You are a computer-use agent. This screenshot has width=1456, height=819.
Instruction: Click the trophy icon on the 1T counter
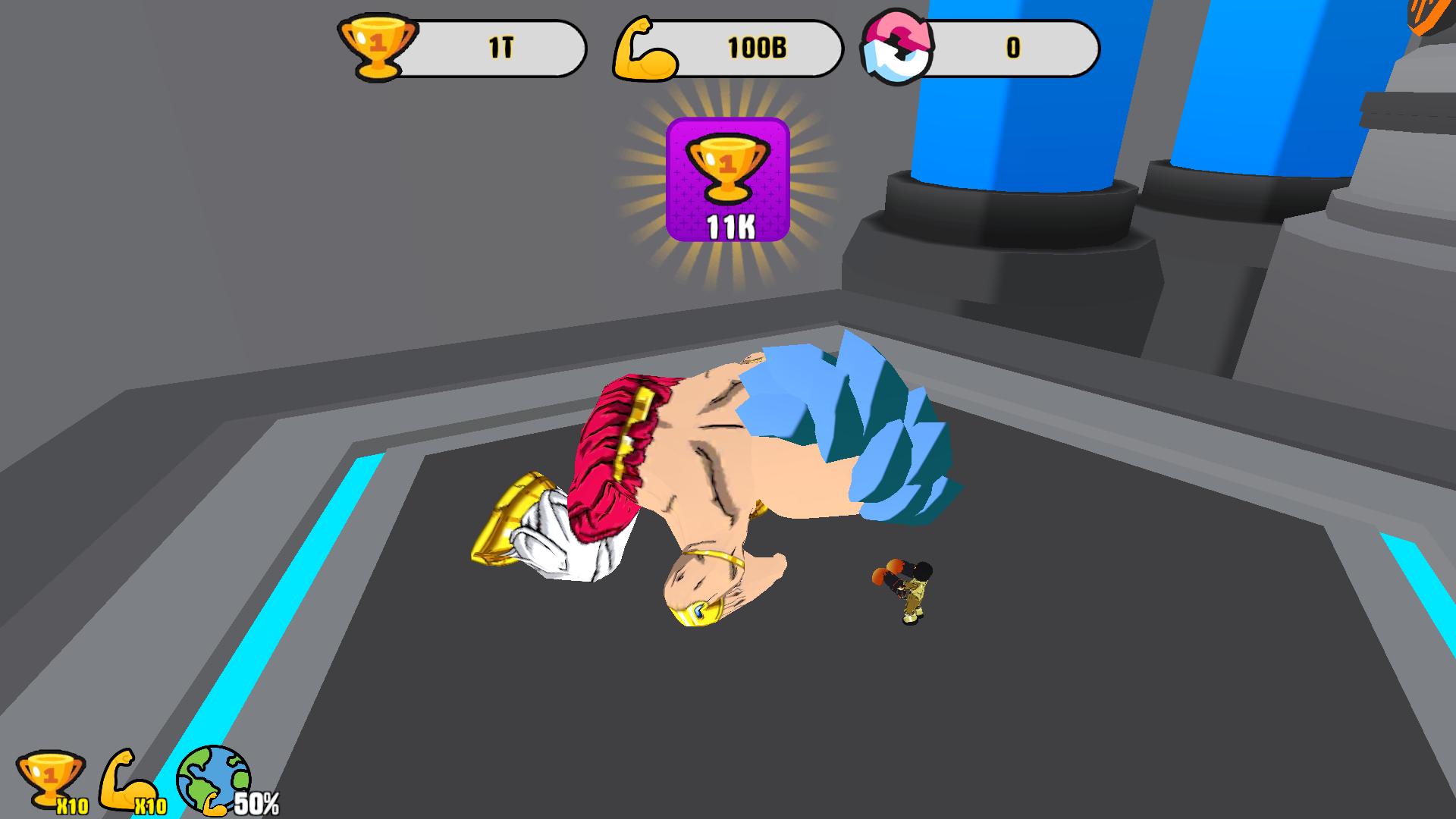tap(377, 47)
